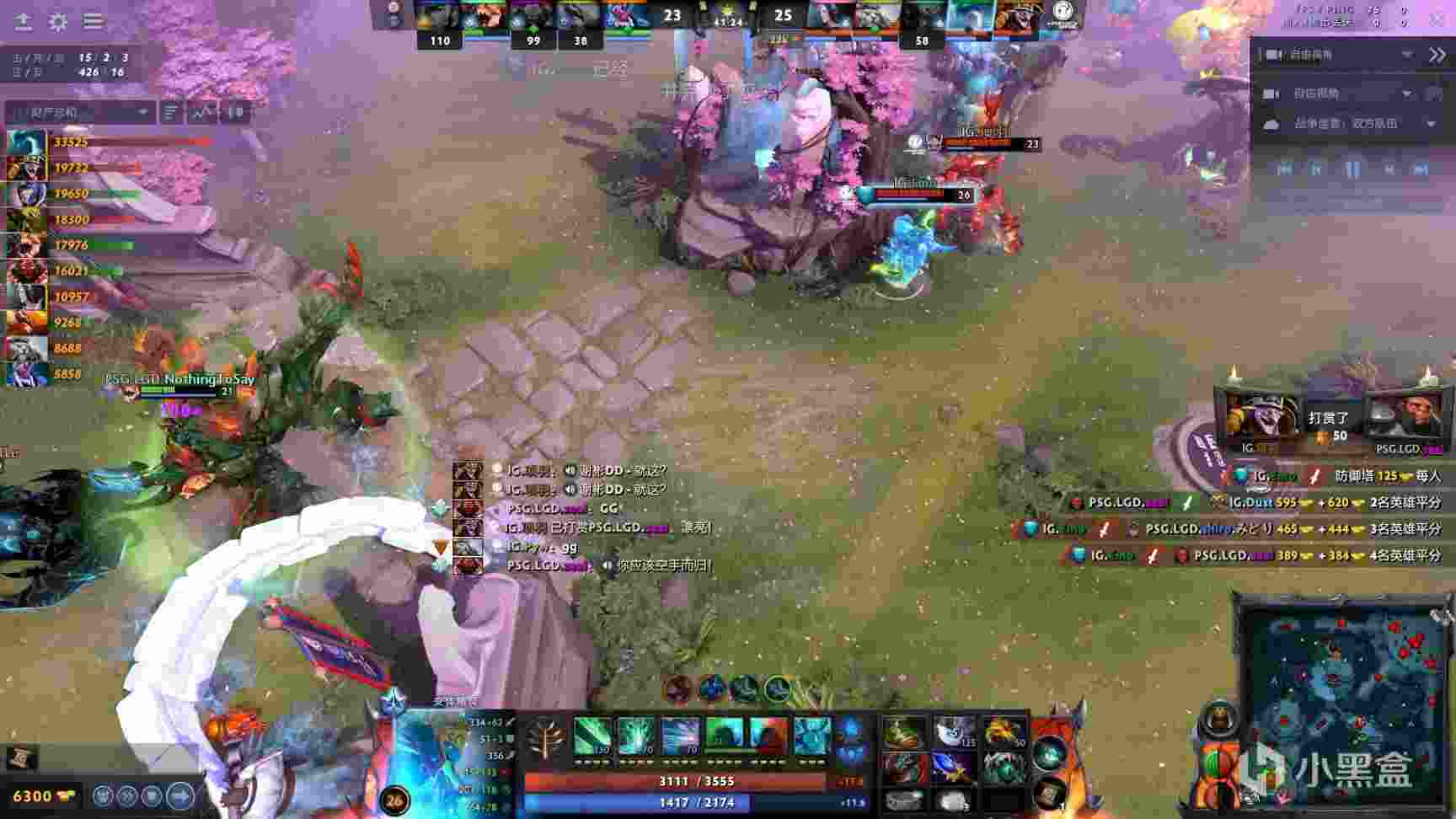Open the talent tree icon
This screenshot has width=1456, height=819.
click(547, 741)
